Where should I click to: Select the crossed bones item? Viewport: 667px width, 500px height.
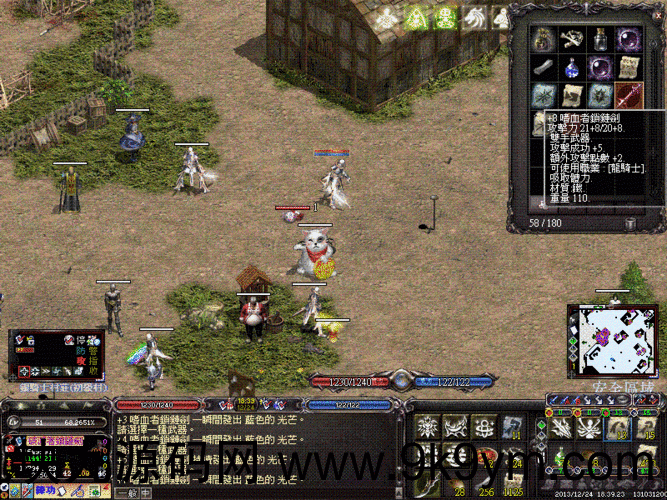(x=572, y=40)
